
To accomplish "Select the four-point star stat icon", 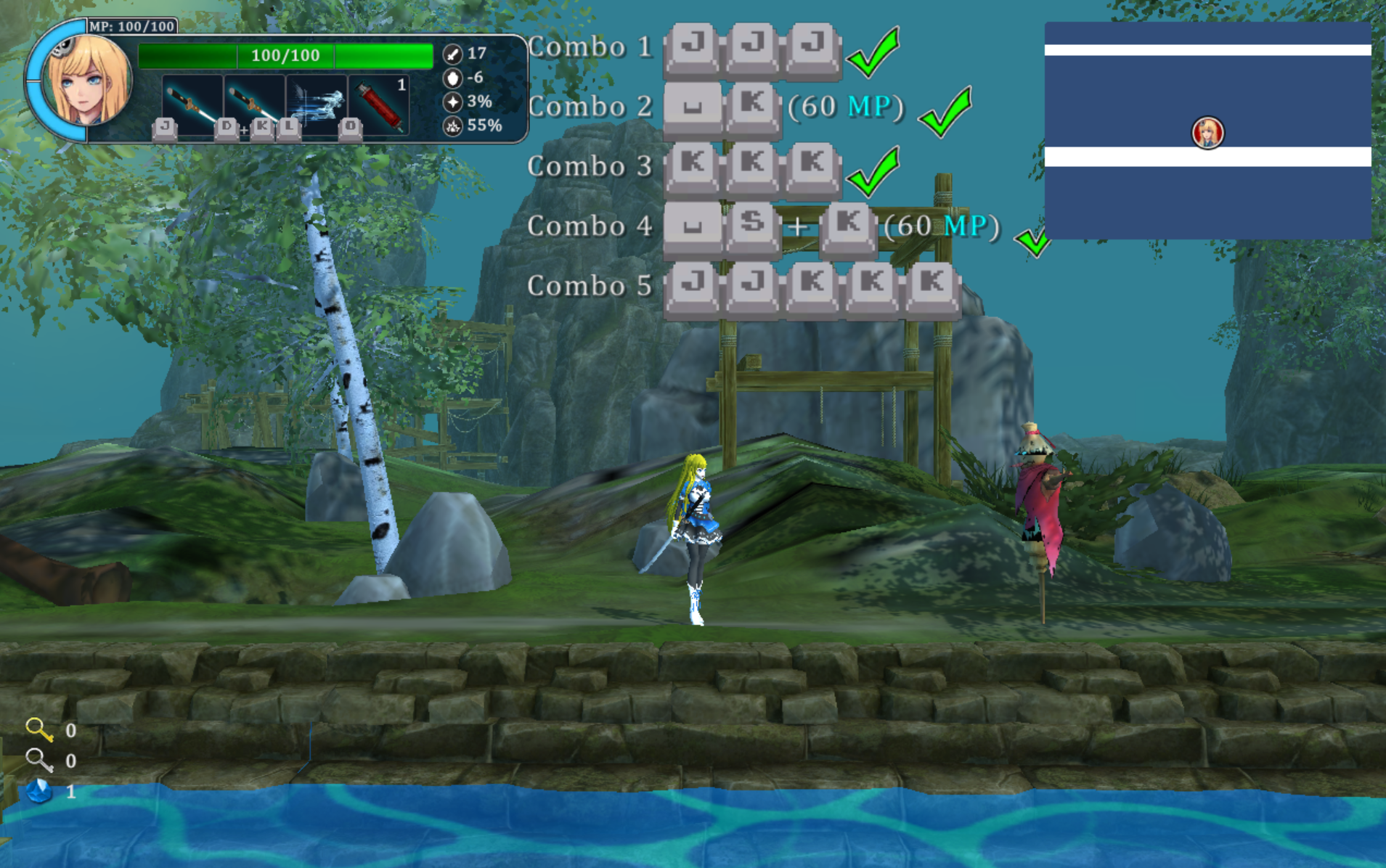I will coord(452,102).
